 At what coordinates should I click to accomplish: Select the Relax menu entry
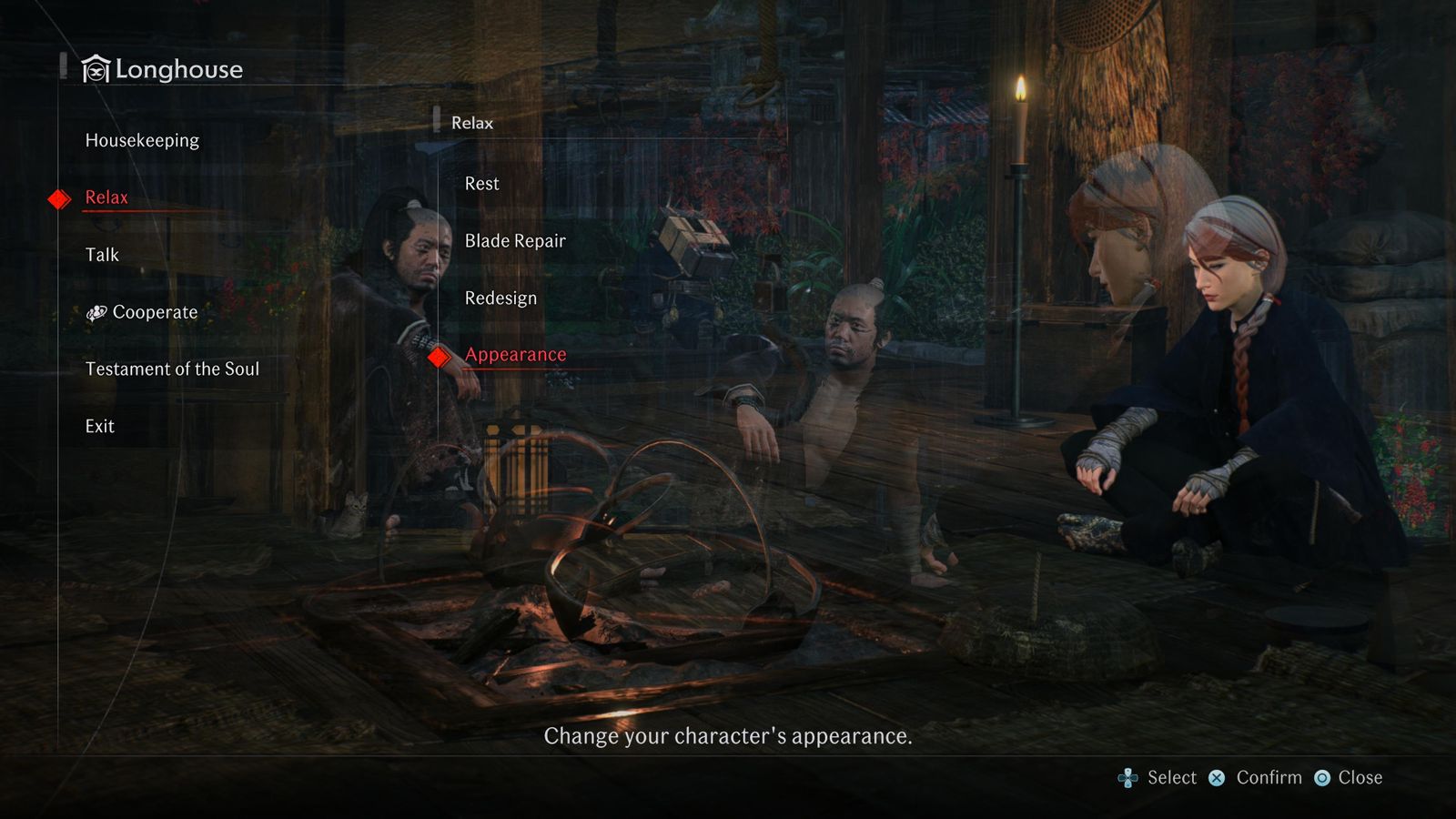pos(106,197)
